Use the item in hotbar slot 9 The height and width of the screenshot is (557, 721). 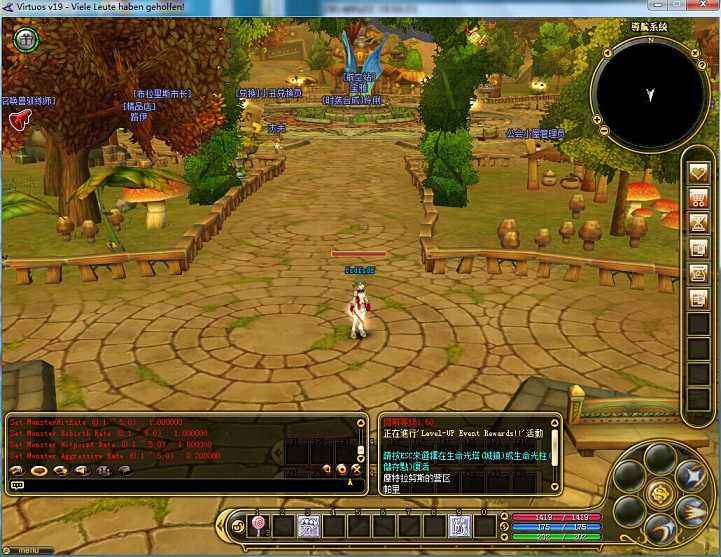[460, 525]
